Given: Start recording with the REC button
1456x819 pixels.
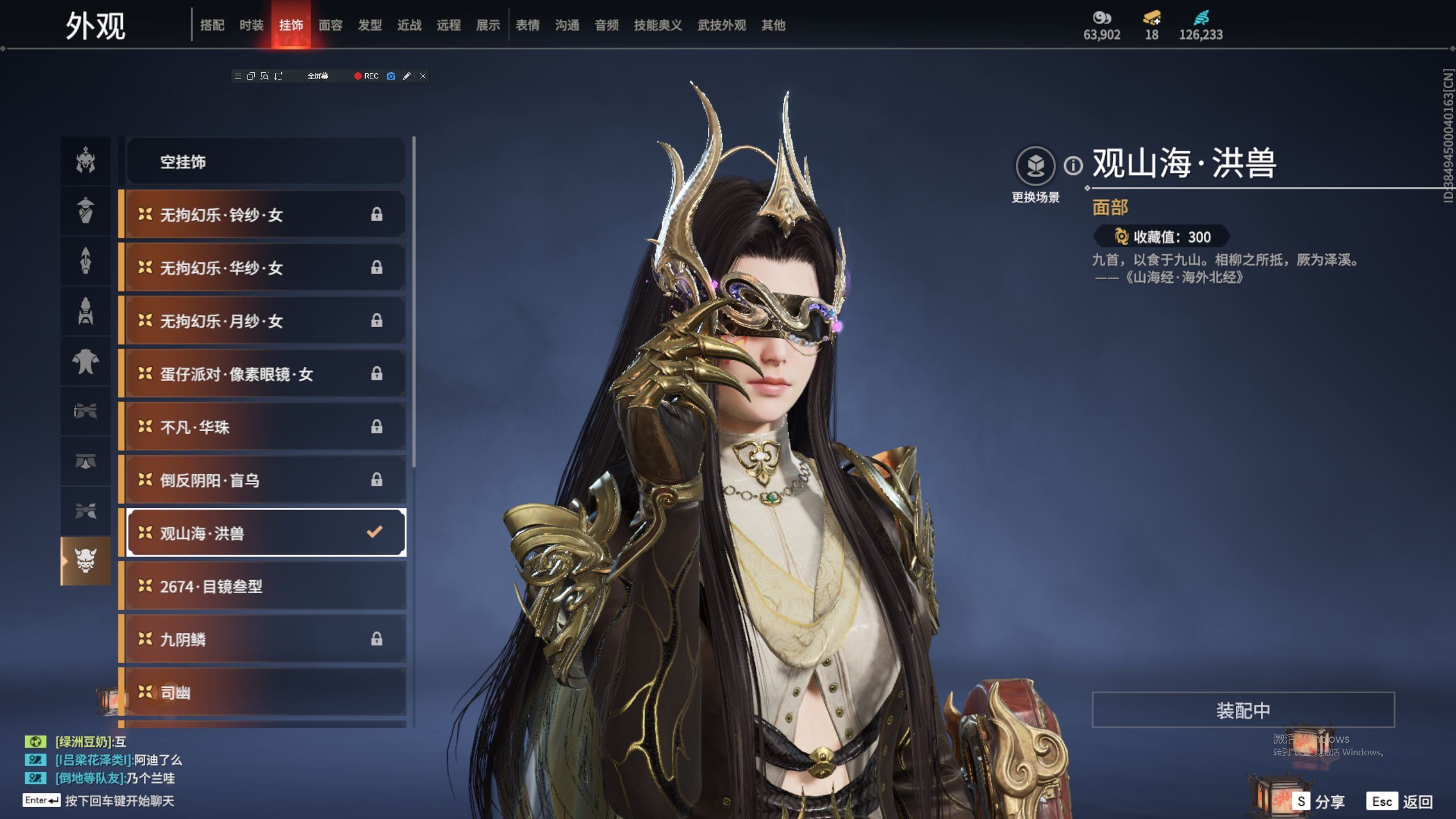Looking at the screenshot, I should 366,76.
